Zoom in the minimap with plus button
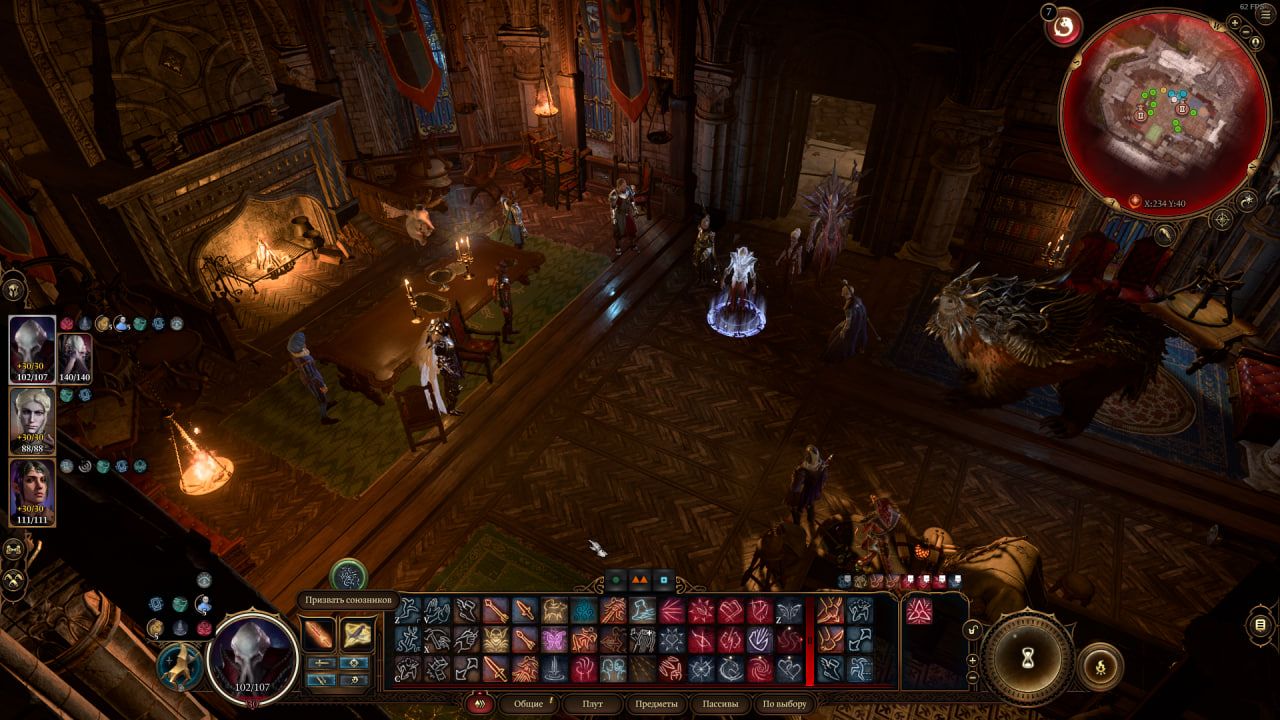Viewport: 1280px width, 720px height. pos(1235,22)
